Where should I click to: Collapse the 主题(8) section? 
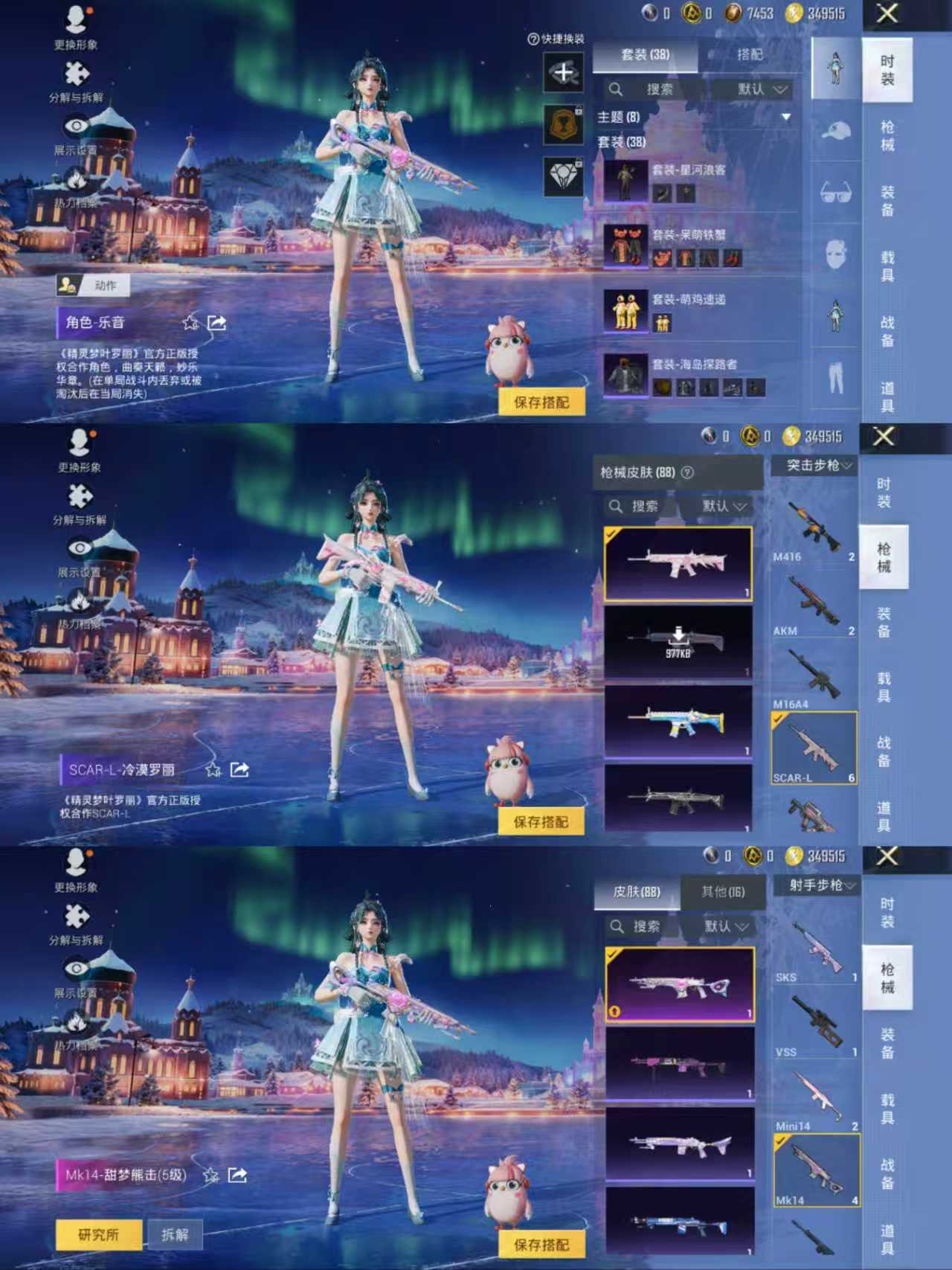click(785, 118)
